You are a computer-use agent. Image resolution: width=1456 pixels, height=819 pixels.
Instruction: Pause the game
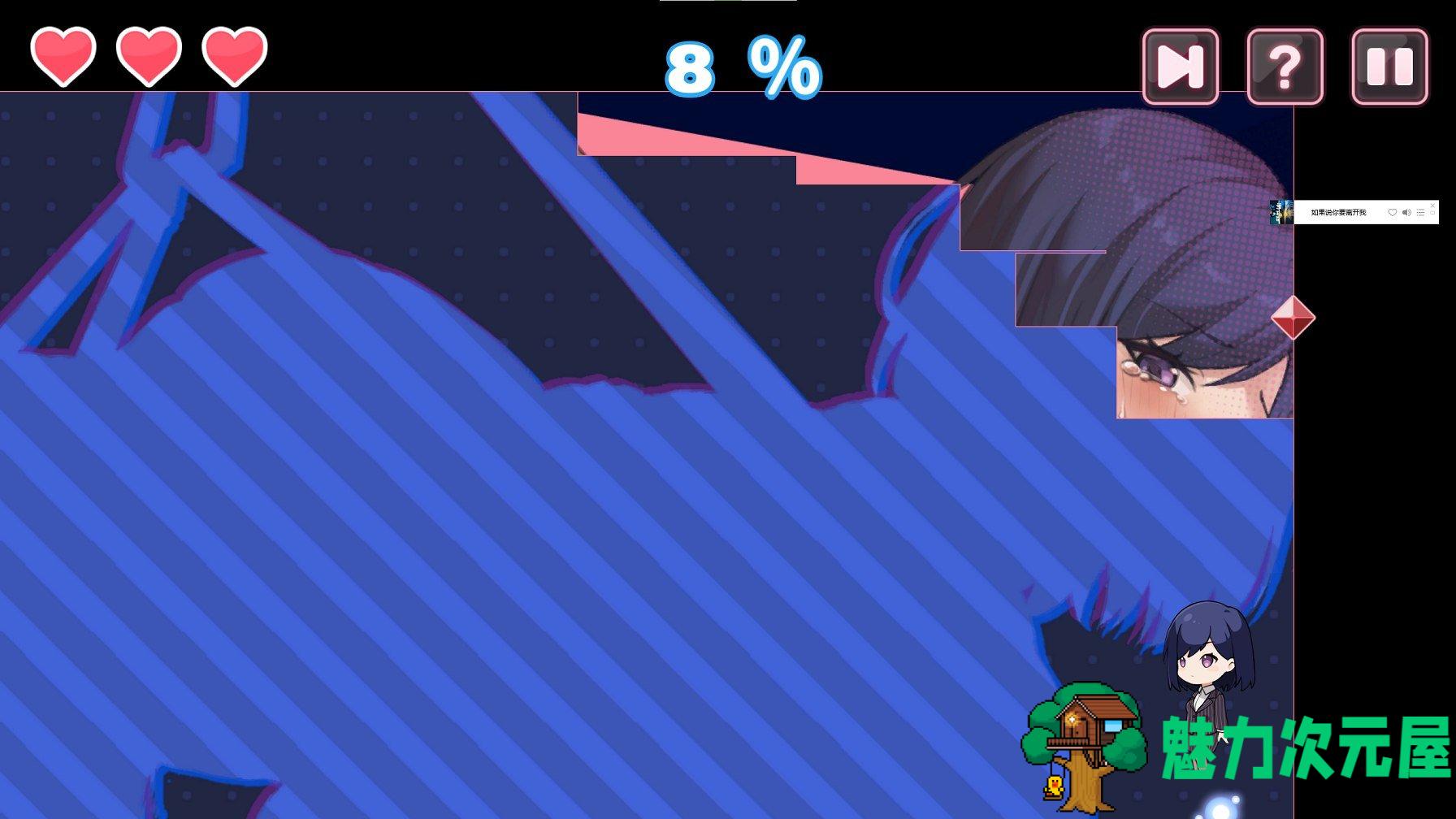1389,67
